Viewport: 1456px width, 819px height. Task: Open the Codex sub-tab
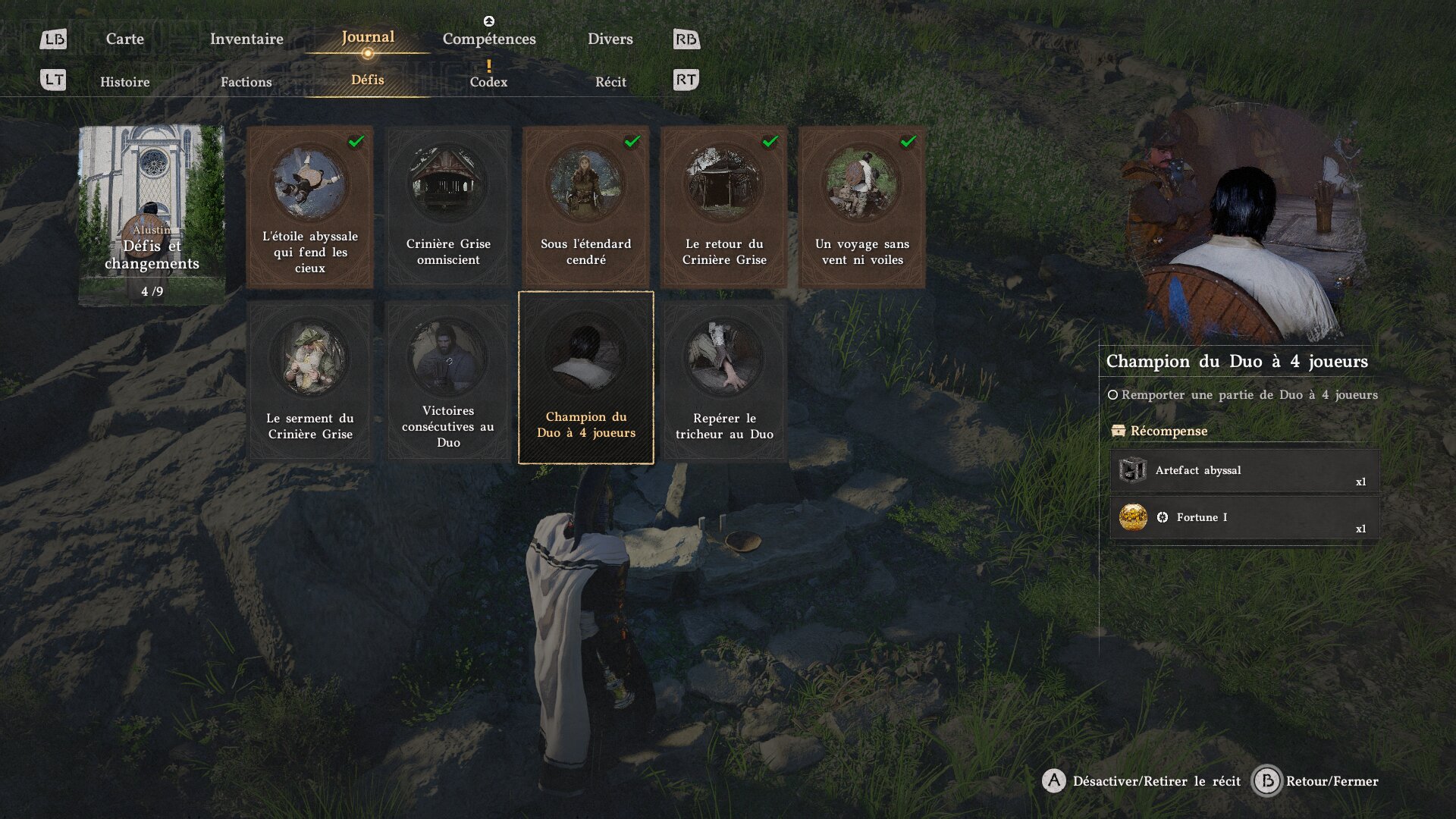(x=488, y=82)
